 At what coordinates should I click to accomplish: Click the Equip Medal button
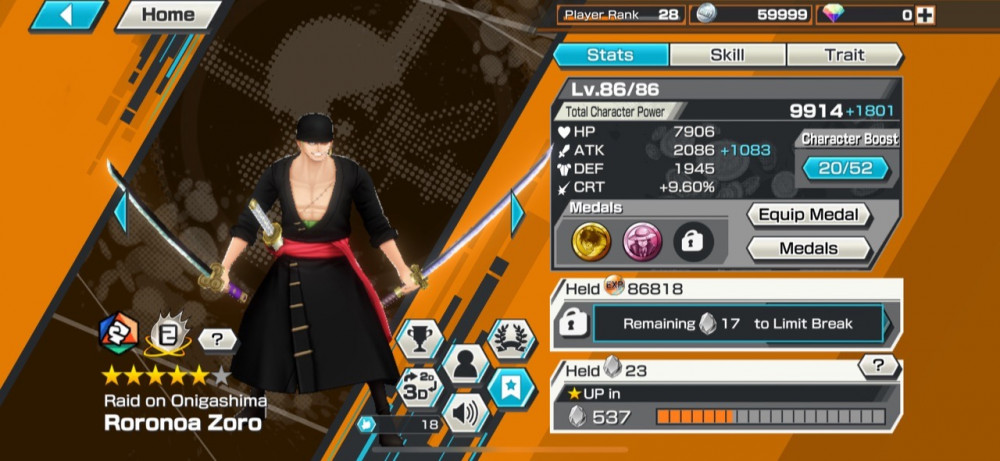809,215
